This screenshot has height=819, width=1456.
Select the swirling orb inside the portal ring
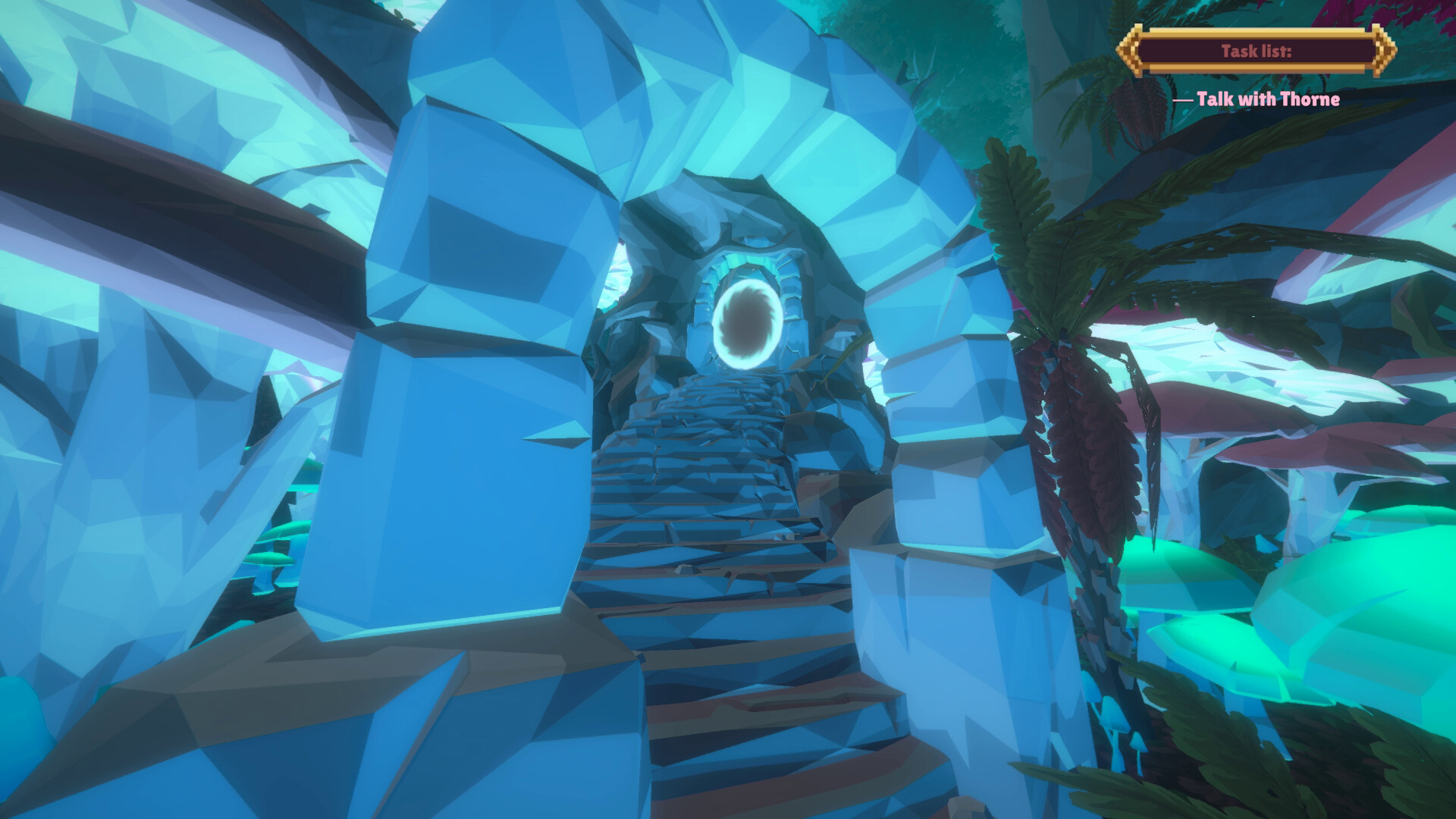(746, 321)
